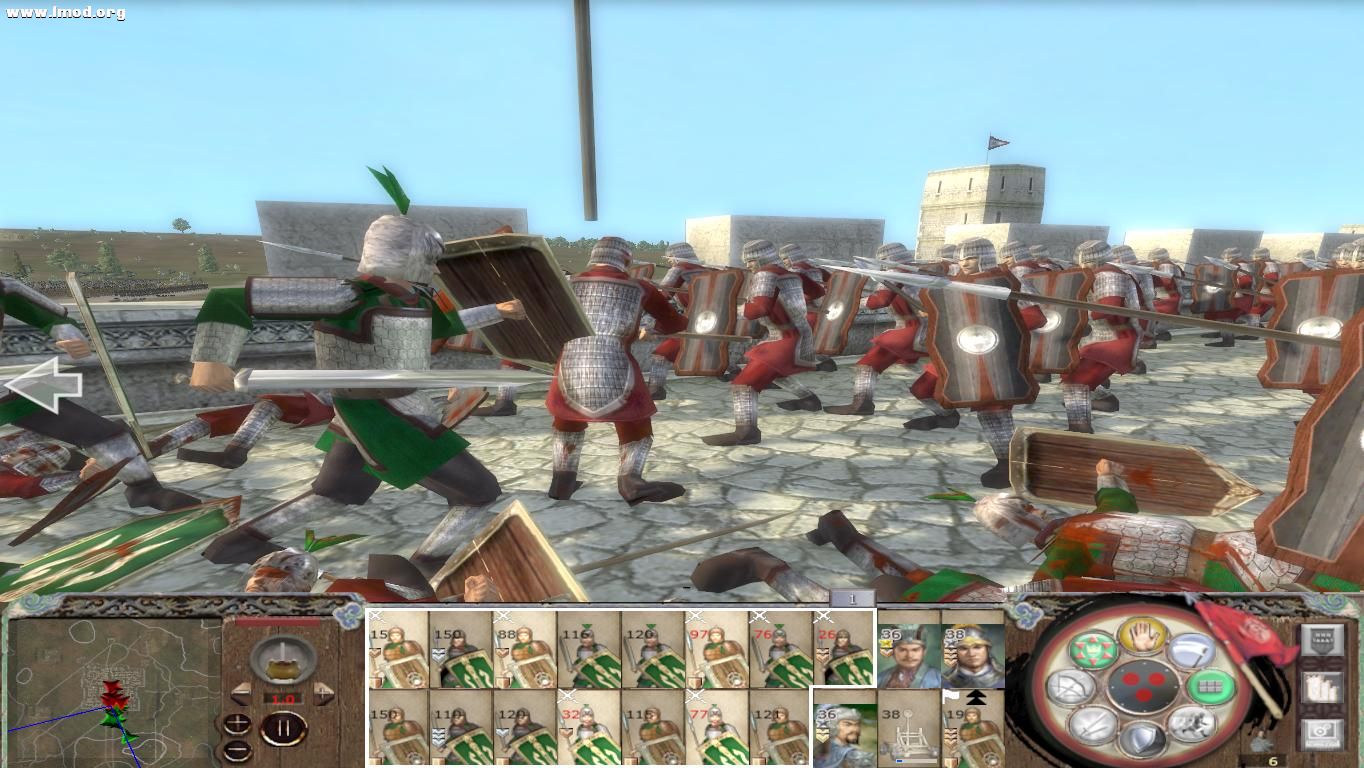Pause the battle with the pause button
The width and height of the screenshot is (1364, 768).
point(284,729)
